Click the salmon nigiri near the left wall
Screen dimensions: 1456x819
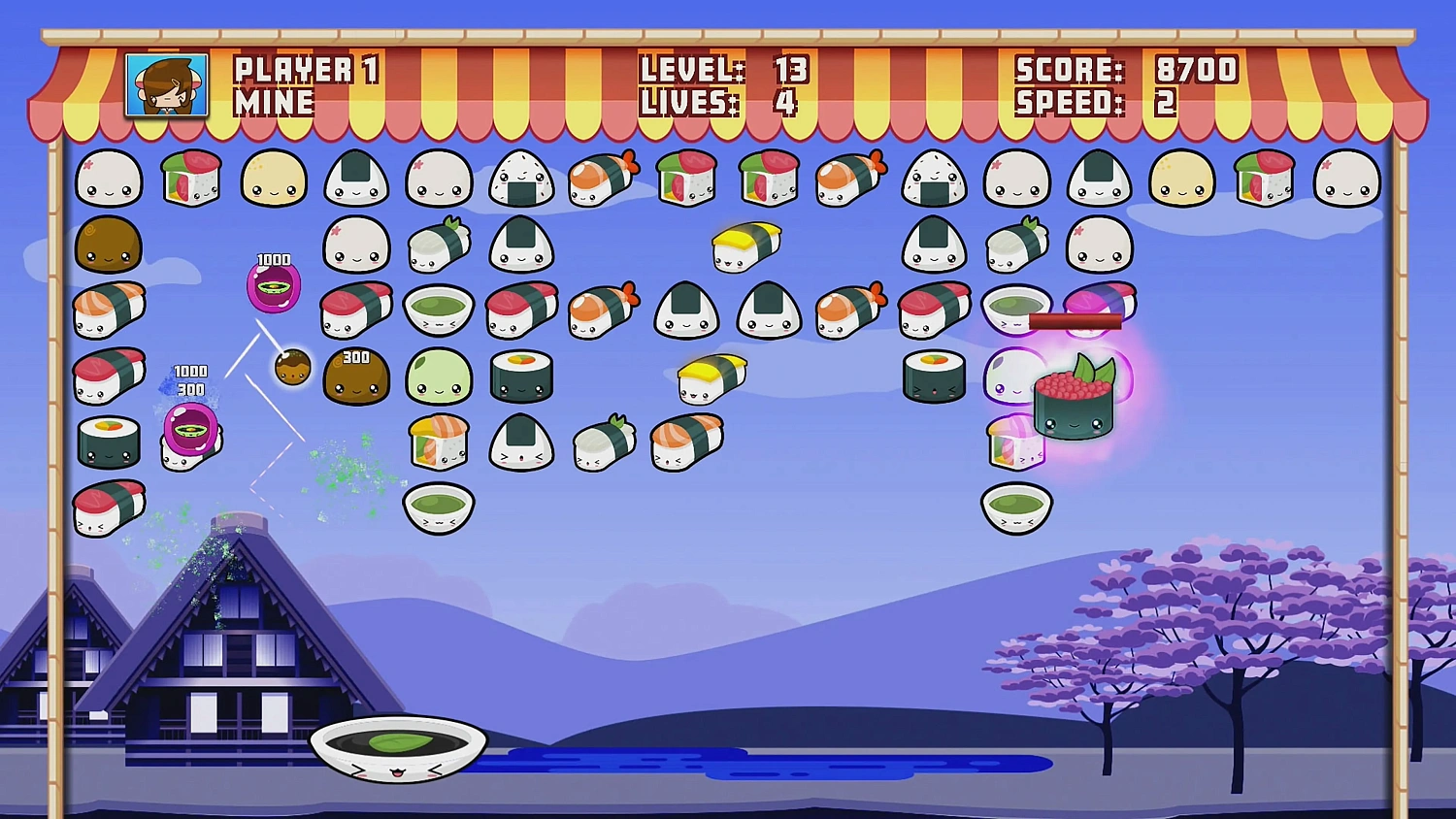click(109, 309)
